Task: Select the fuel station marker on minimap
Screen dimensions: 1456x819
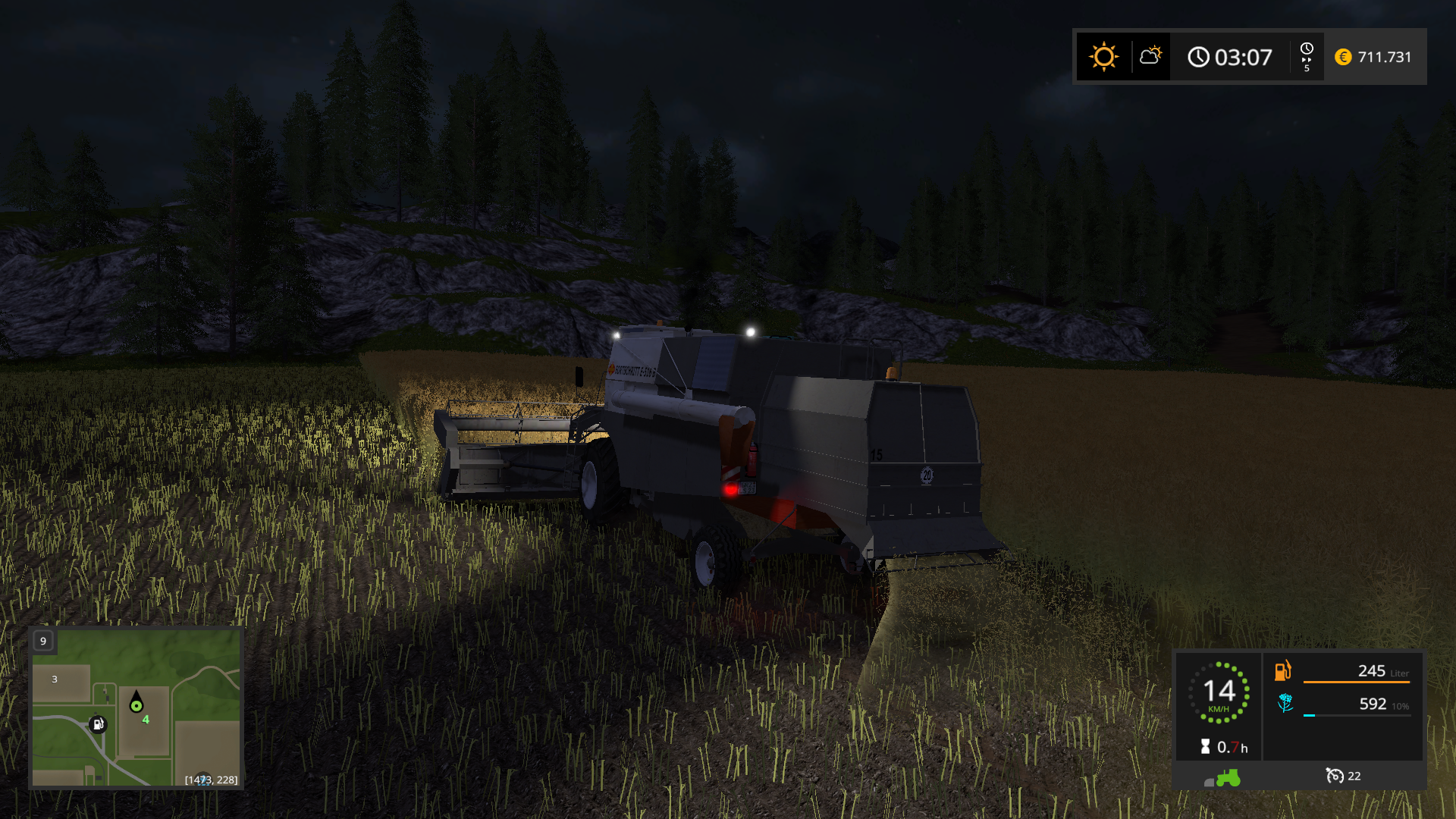Action: (98, 724)
